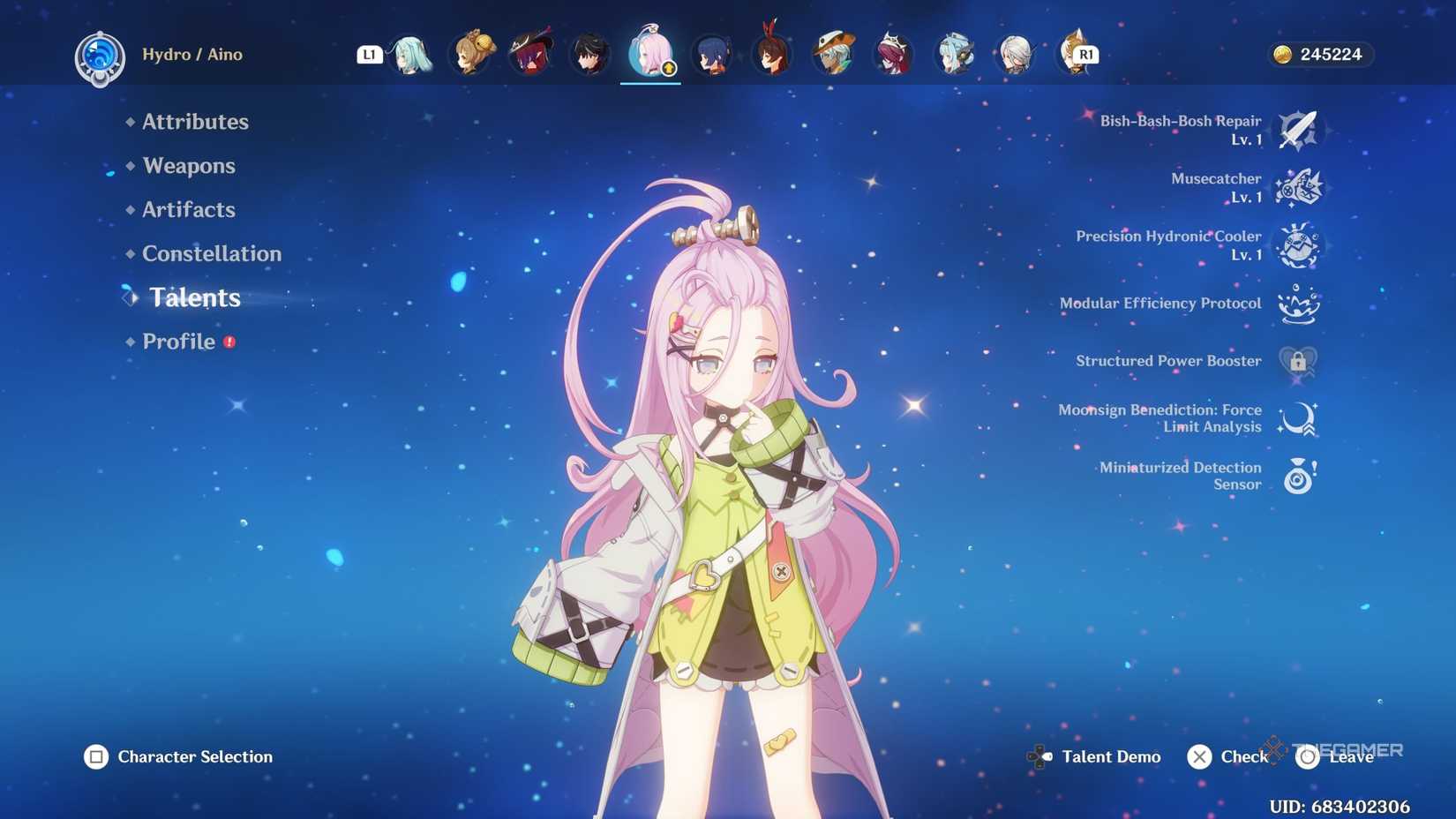Select the blue-haired character wearing headphones
Viewport: 1456px width, 819px height.
[x=955, y=55]
